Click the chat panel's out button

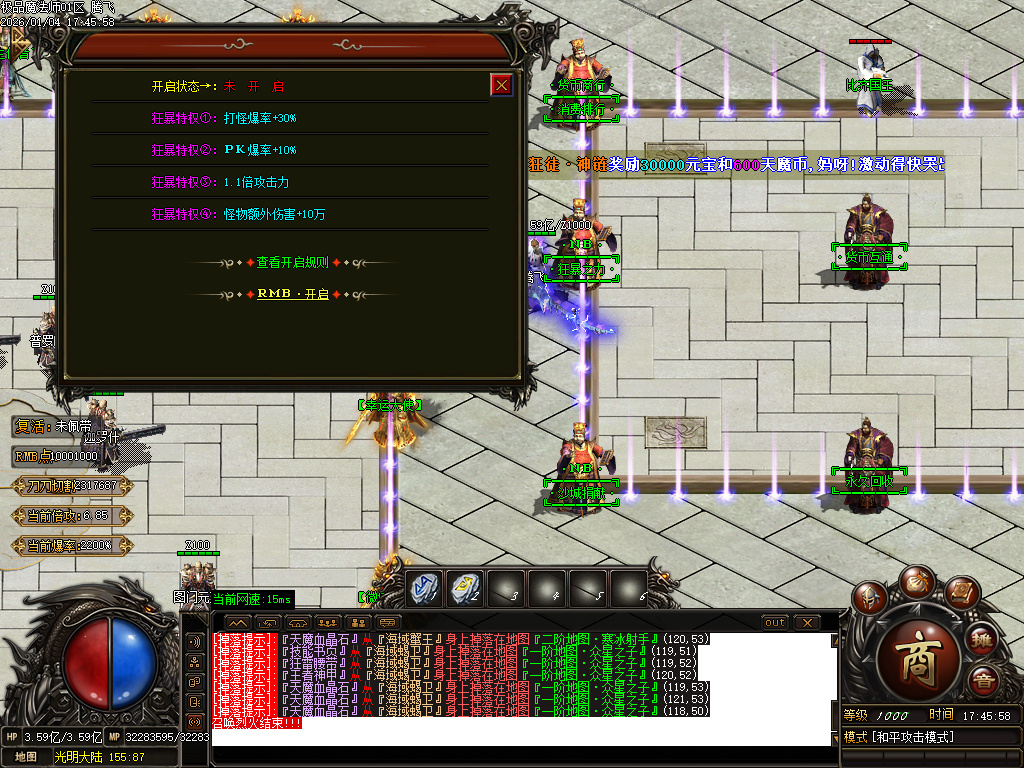tap(775, 622)
